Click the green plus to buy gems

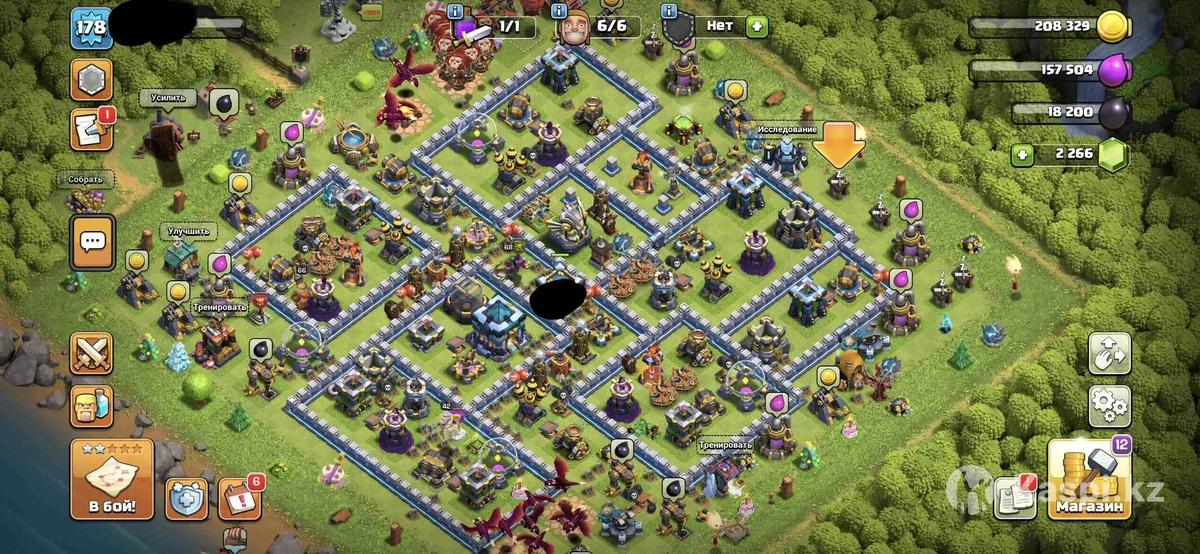[x=1021, y=154]
